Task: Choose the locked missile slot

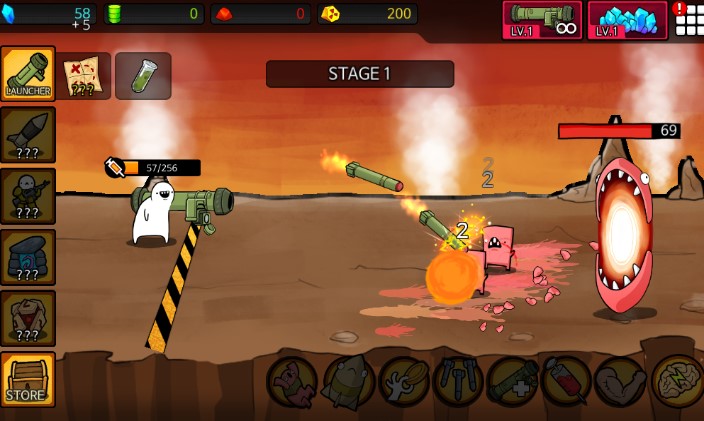Action: [x=28, y=134]
